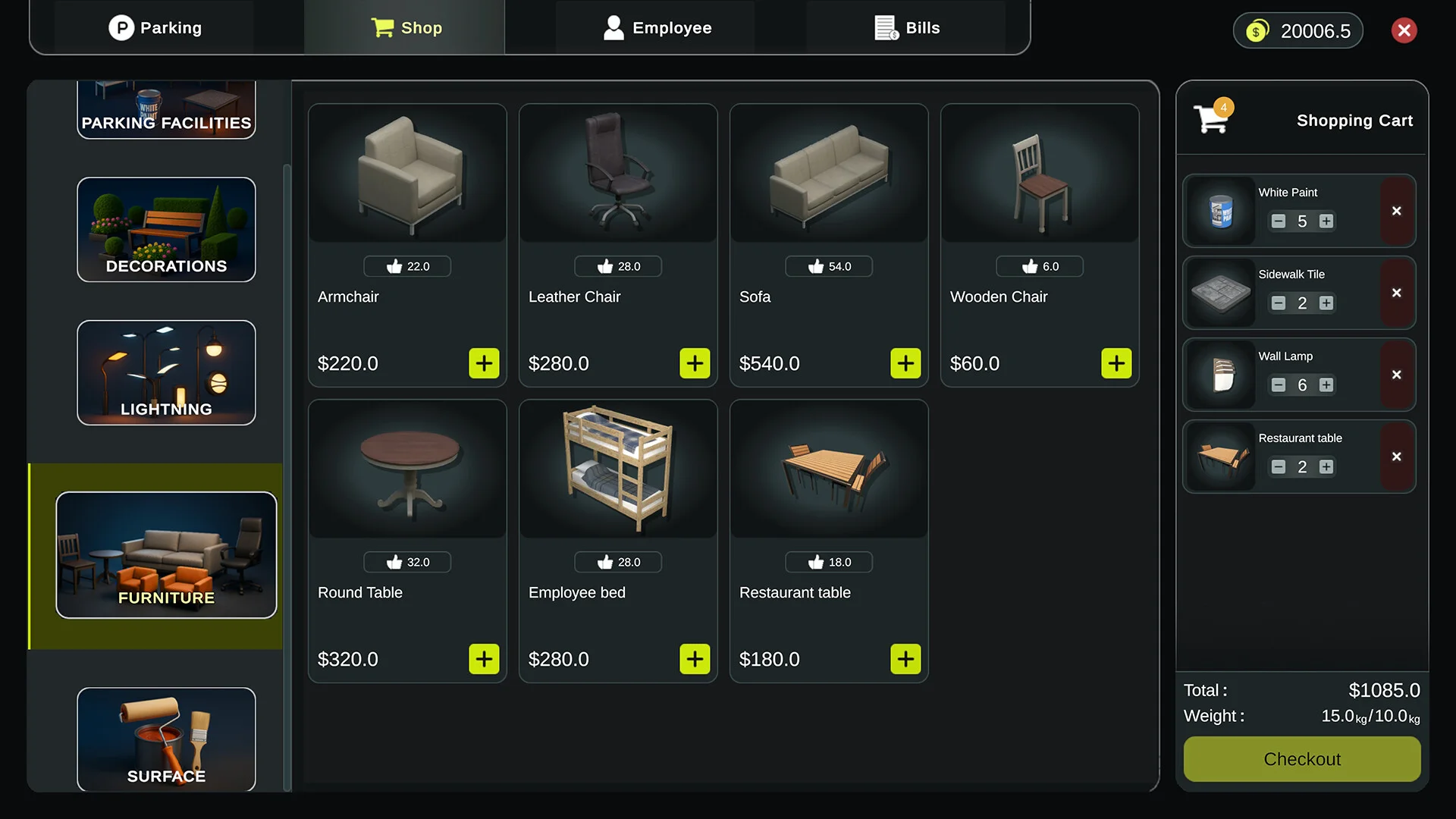Image resolution: width=1456 pixels, height=819 pixels.
Task: Close the shop with the red X
Action: tap(1404, 30)
